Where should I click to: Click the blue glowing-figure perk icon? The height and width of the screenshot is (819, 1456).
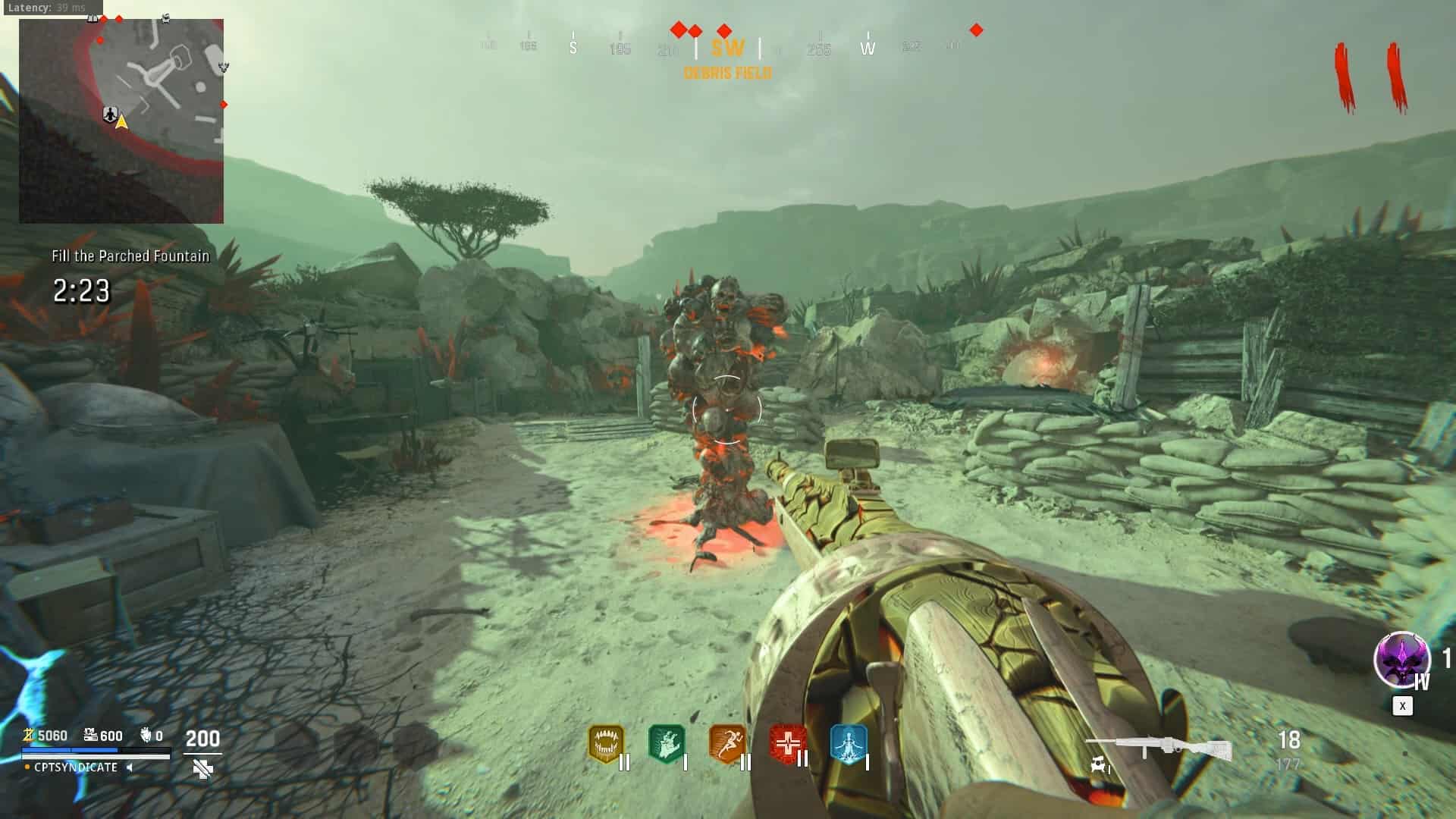(848, 745)
